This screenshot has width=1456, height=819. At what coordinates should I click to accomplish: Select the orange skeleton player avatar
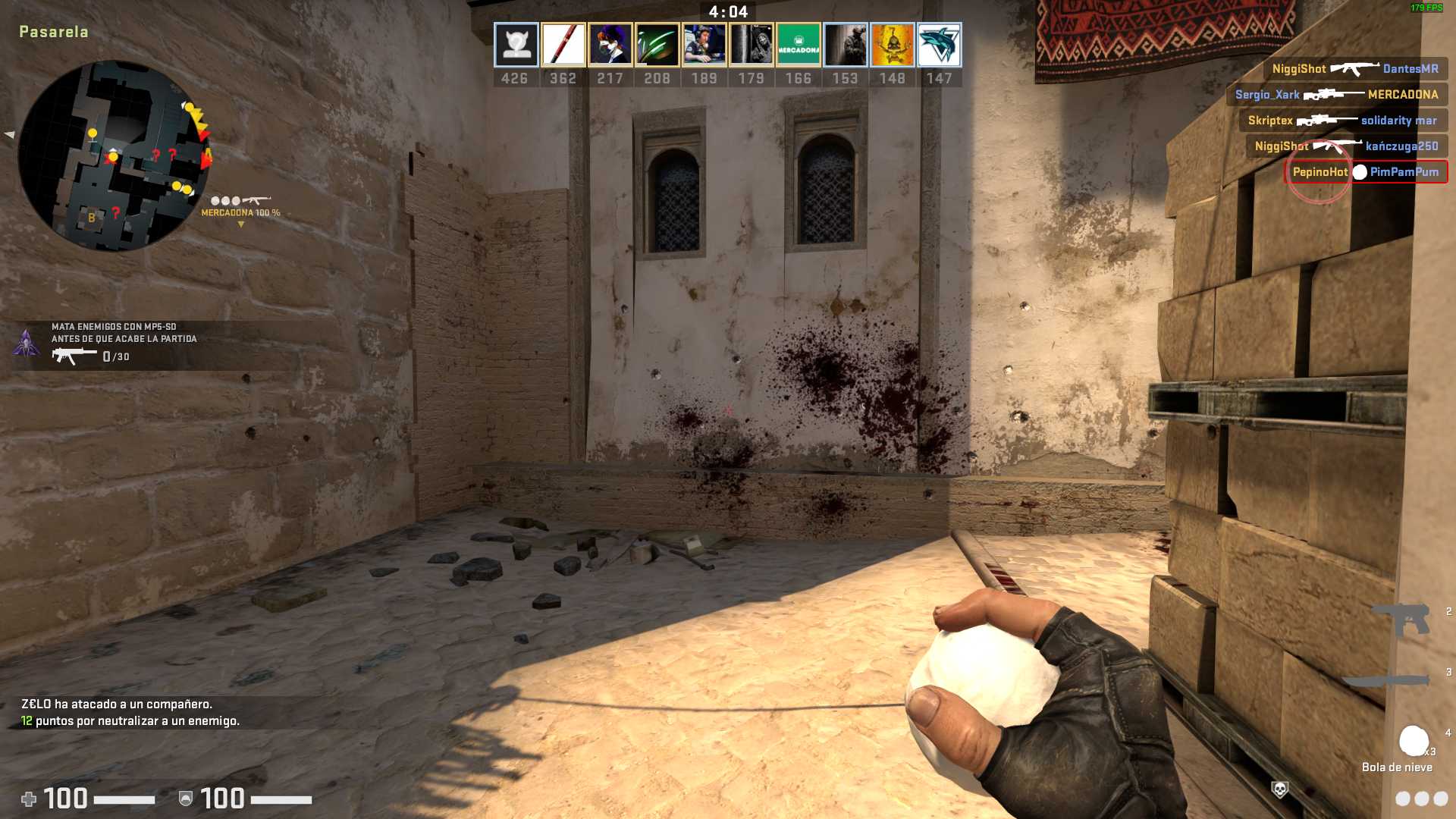(x=892, y=45)
